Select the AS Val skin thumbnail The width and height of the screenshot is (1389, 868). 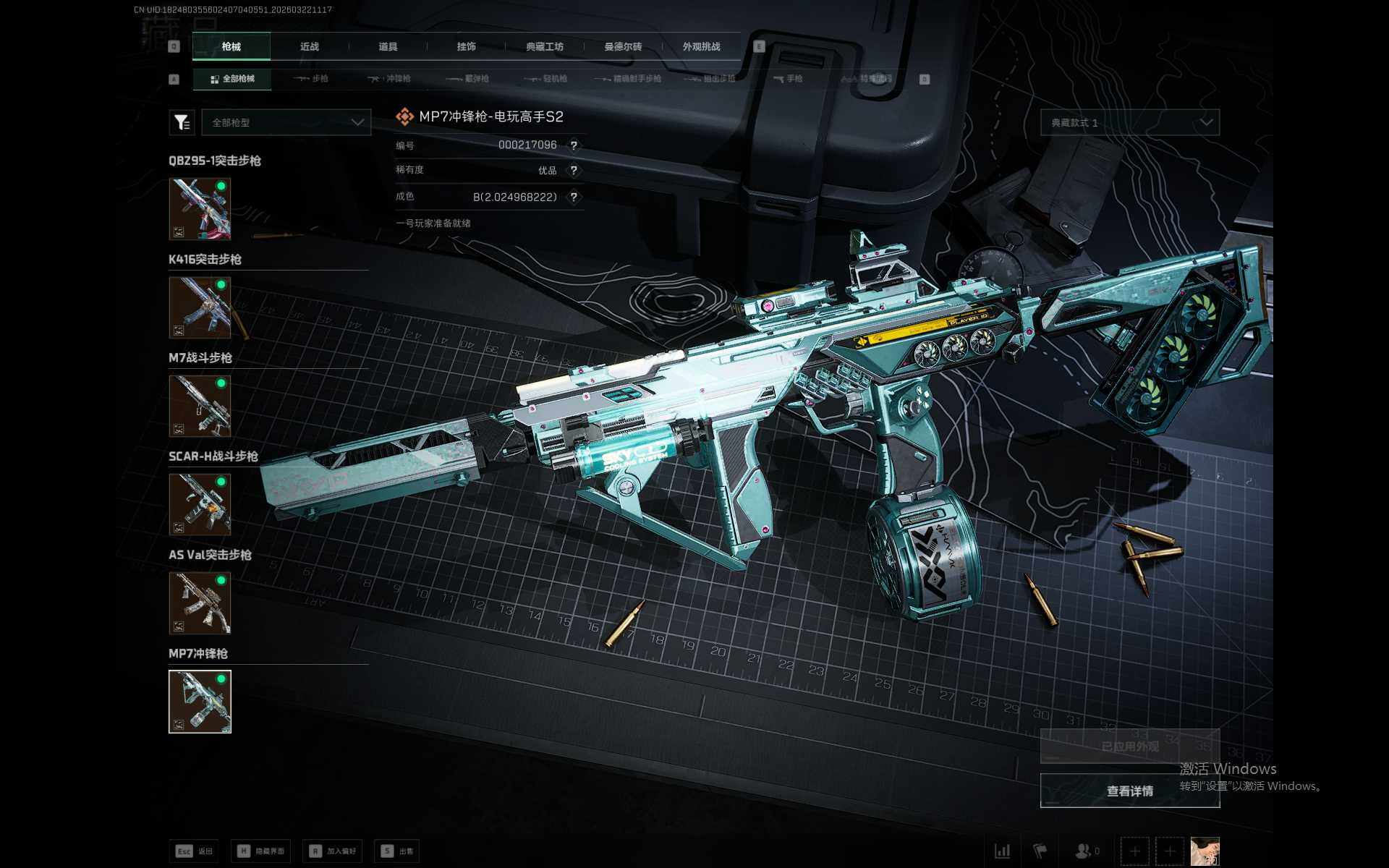pos(200,603)
